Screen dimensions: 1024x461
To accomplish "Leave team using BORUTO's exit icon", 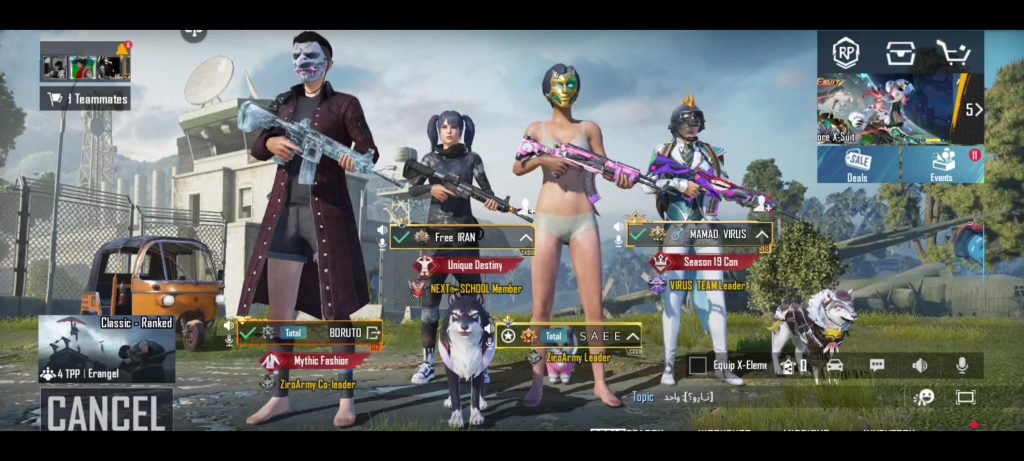I will pos(373,333).
